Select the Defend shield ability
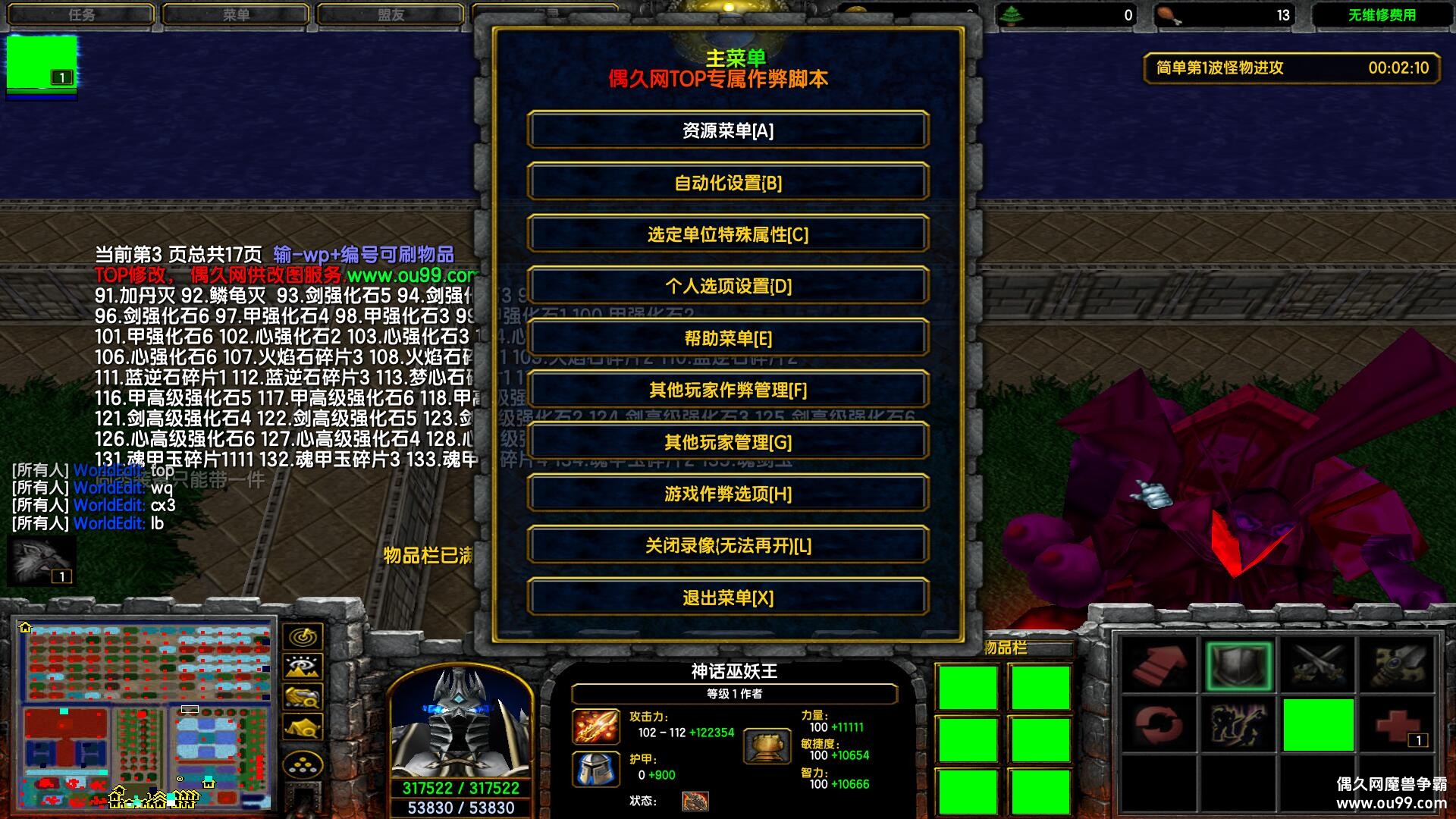Viewport: 1456px width, 819px height. 1239,664
